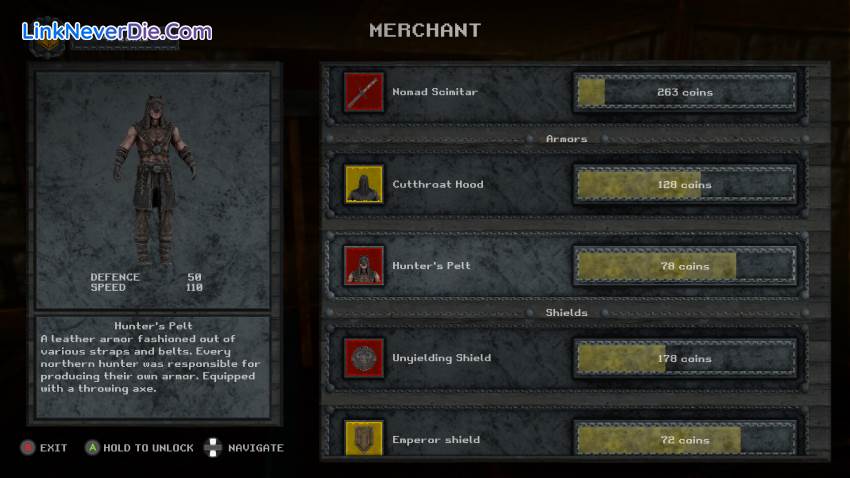
Task: Unlock Cutthroat Hood for 128 coins
Action: 685,185
